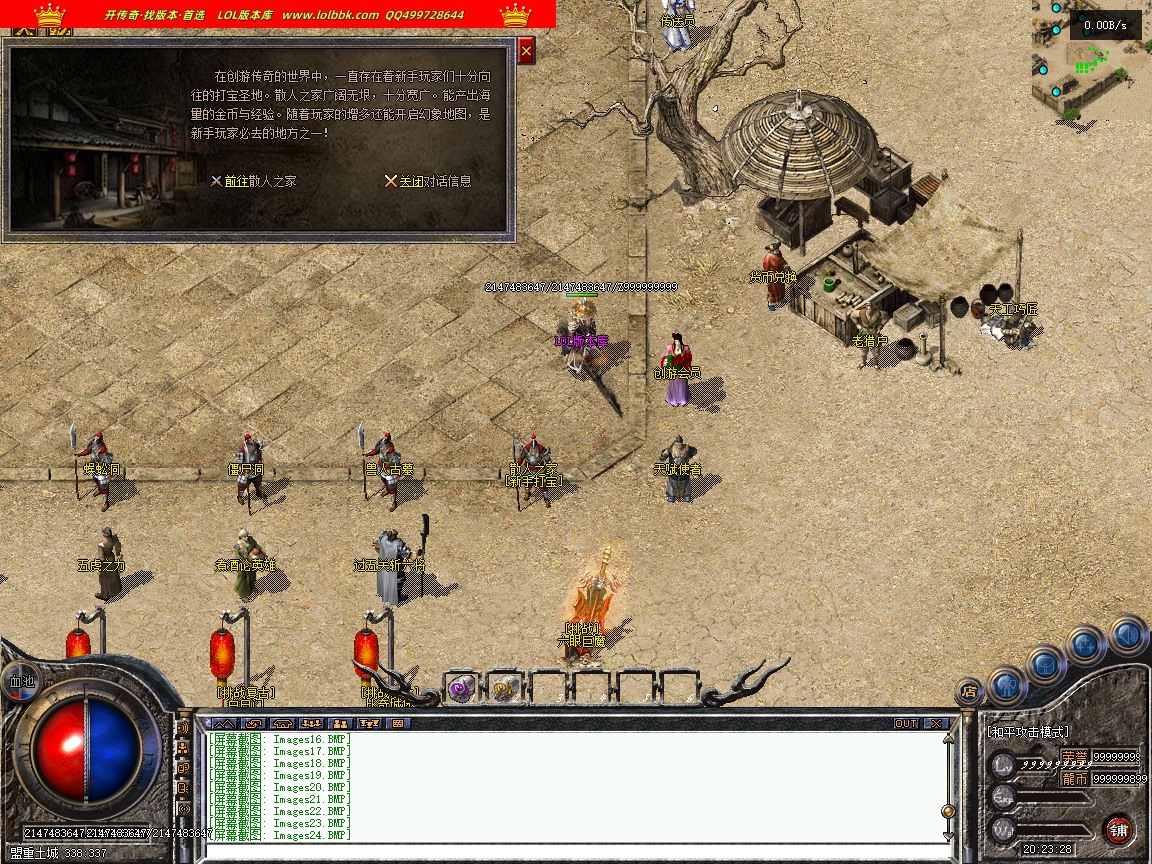Toggle the sound speaker button
Image resolution: width=1152 pixels, height=864 pixels.
(1127, 634)
